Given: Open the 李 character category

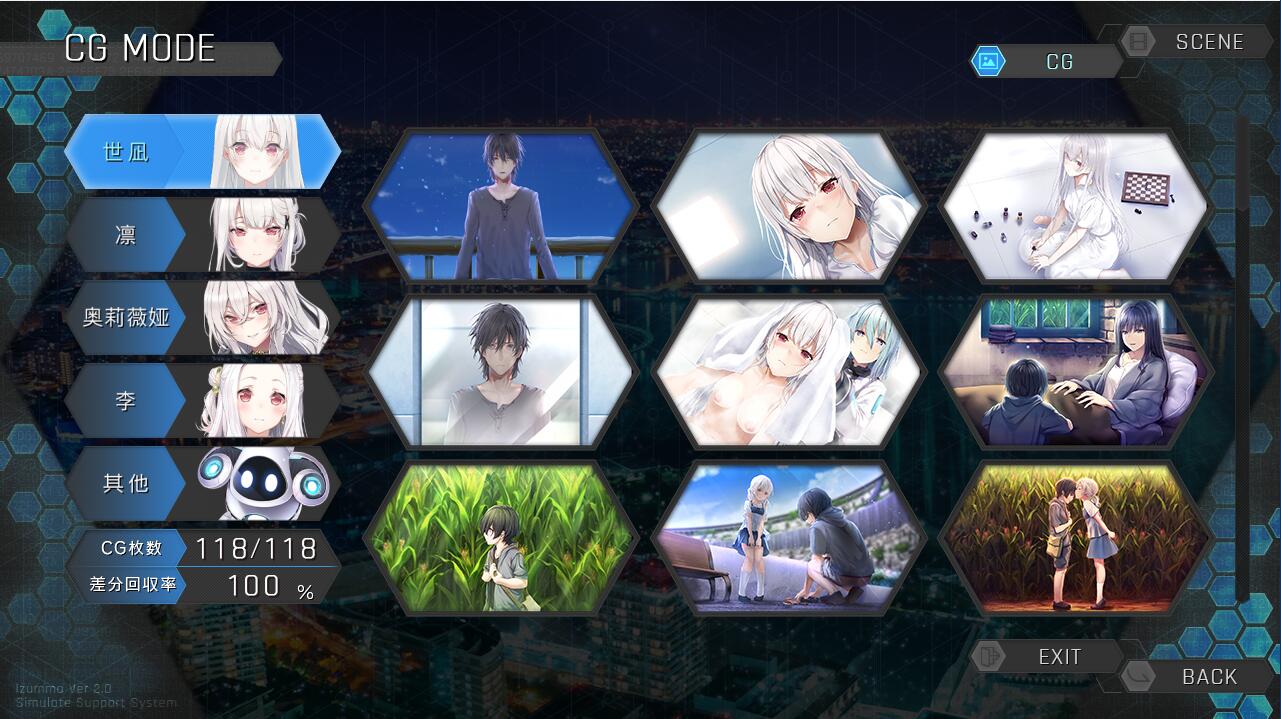Looking at the screenshot, I should coord(200,401).
